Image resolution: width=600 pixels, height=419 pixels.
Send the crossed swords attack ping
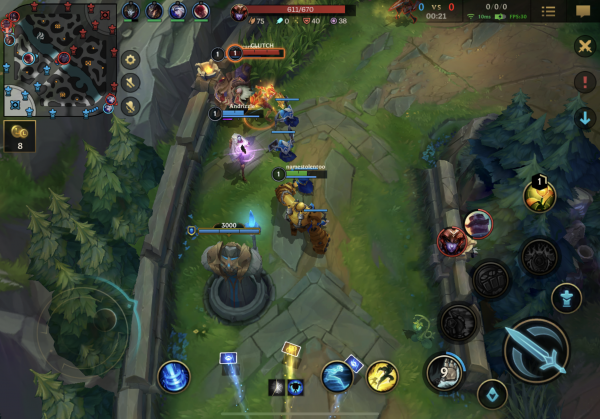click(x=585, y=46)
